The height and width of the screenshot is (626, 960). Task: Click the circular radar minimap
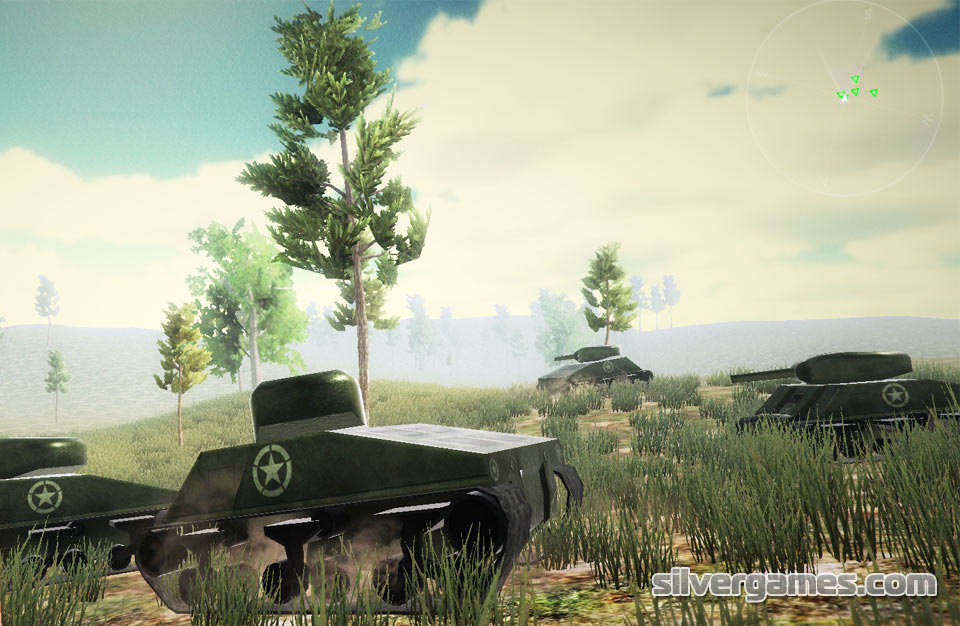coord(844,97)
